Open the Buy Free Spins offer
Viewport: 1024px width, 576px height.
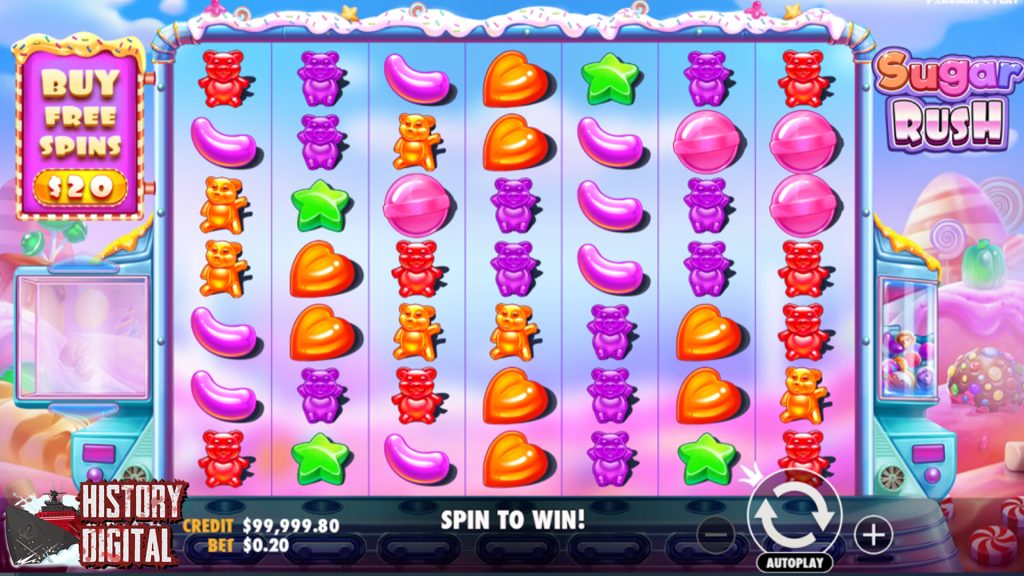click(81, 128)
